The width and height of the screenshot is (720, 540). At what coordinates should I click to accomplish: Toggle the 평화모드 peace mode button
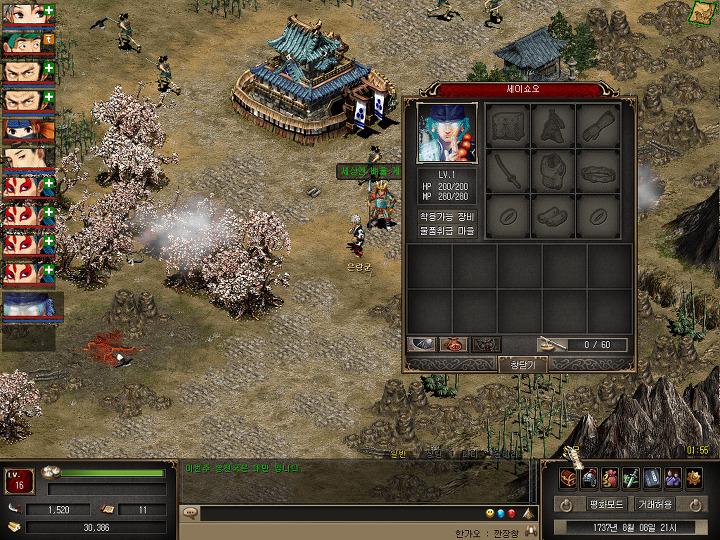[606, 504]
